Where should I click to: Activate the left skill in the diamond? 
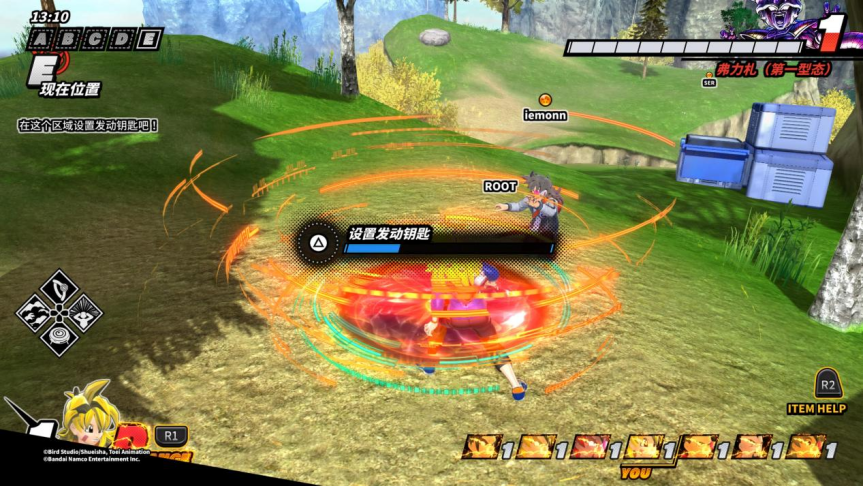(x=35, y=313)
